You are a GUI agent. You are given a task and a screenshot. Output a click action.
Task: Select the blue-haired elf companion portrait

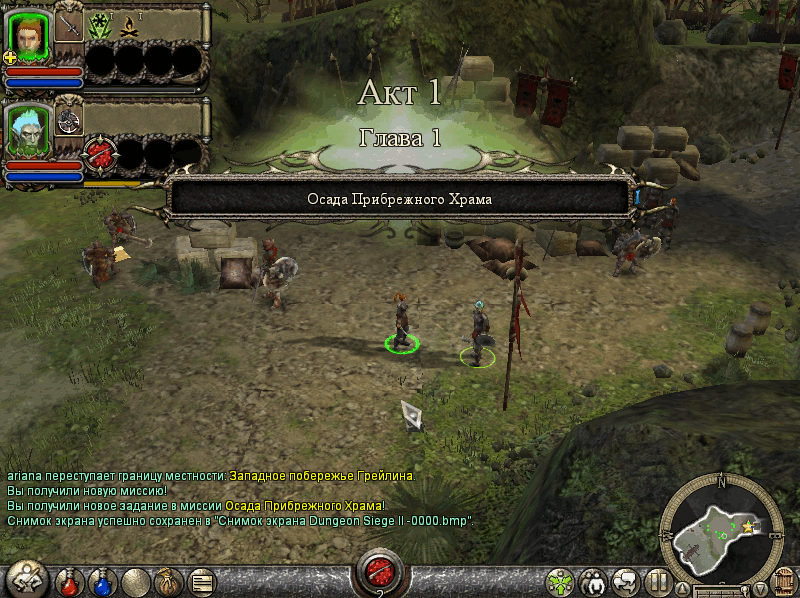point(30,129)
